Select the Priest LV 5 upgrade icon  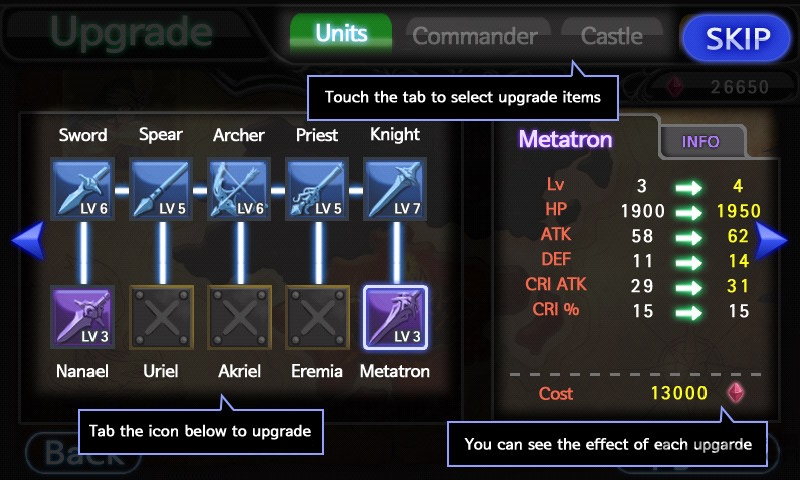pyautogui.click(x=318, y=189)
